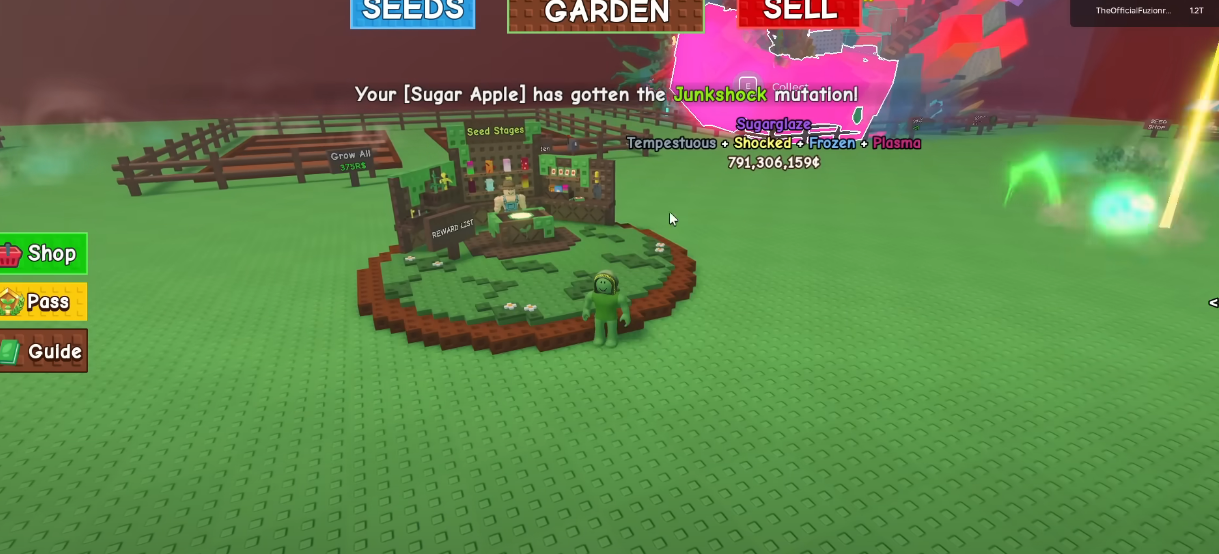Viewport: 1219px width, 554px height.
Task: Open the Pass menu
Action: click(43, 302)
